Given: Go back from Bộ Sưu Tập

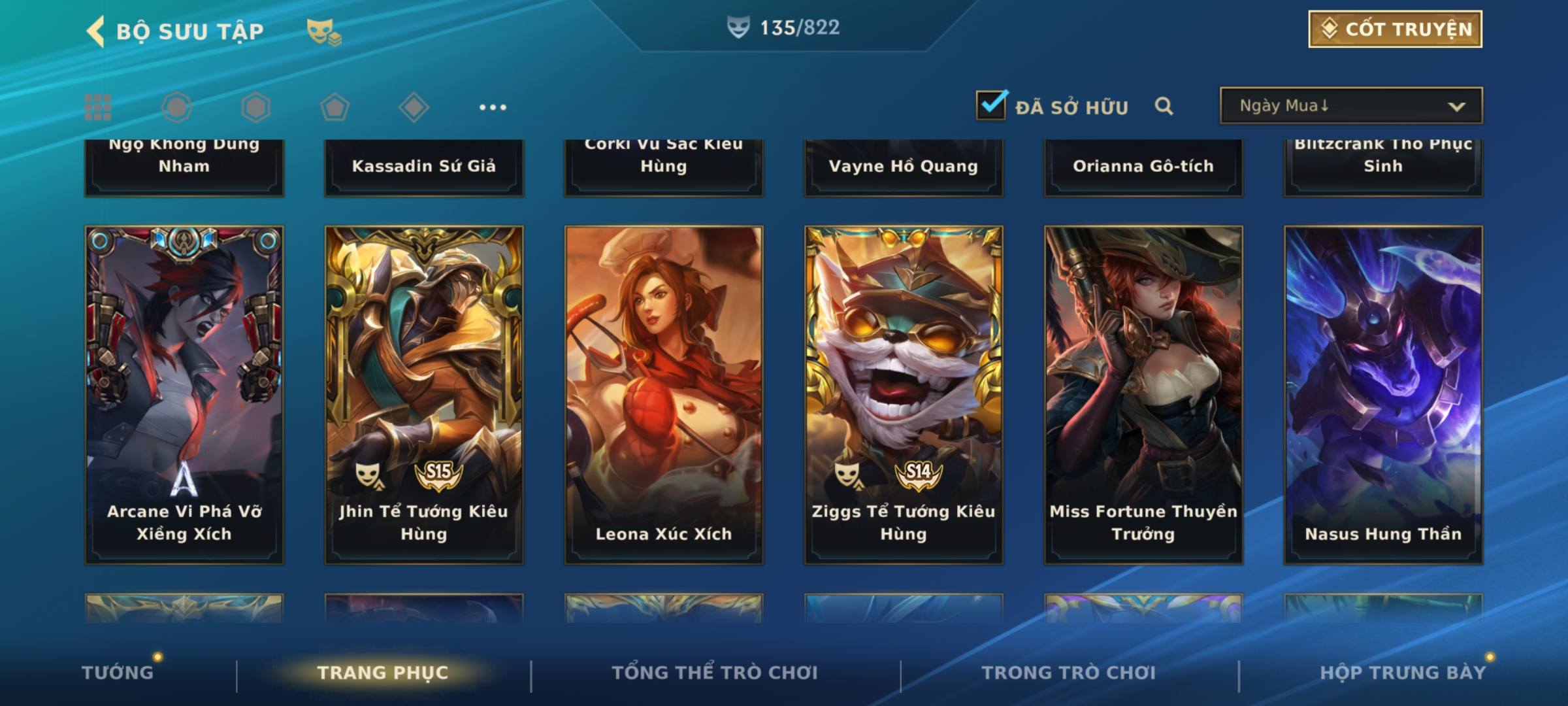Looking at the screenshot, I should [95, 31].
